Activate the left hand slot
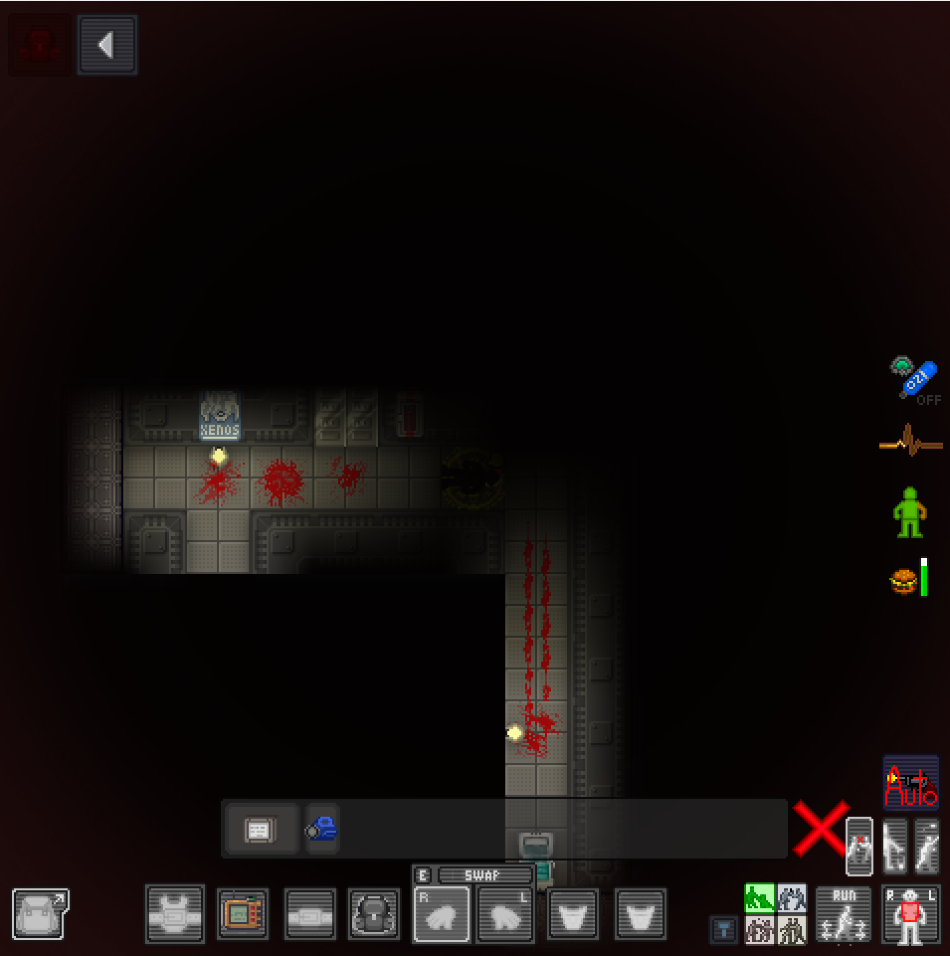 [505, 914]
